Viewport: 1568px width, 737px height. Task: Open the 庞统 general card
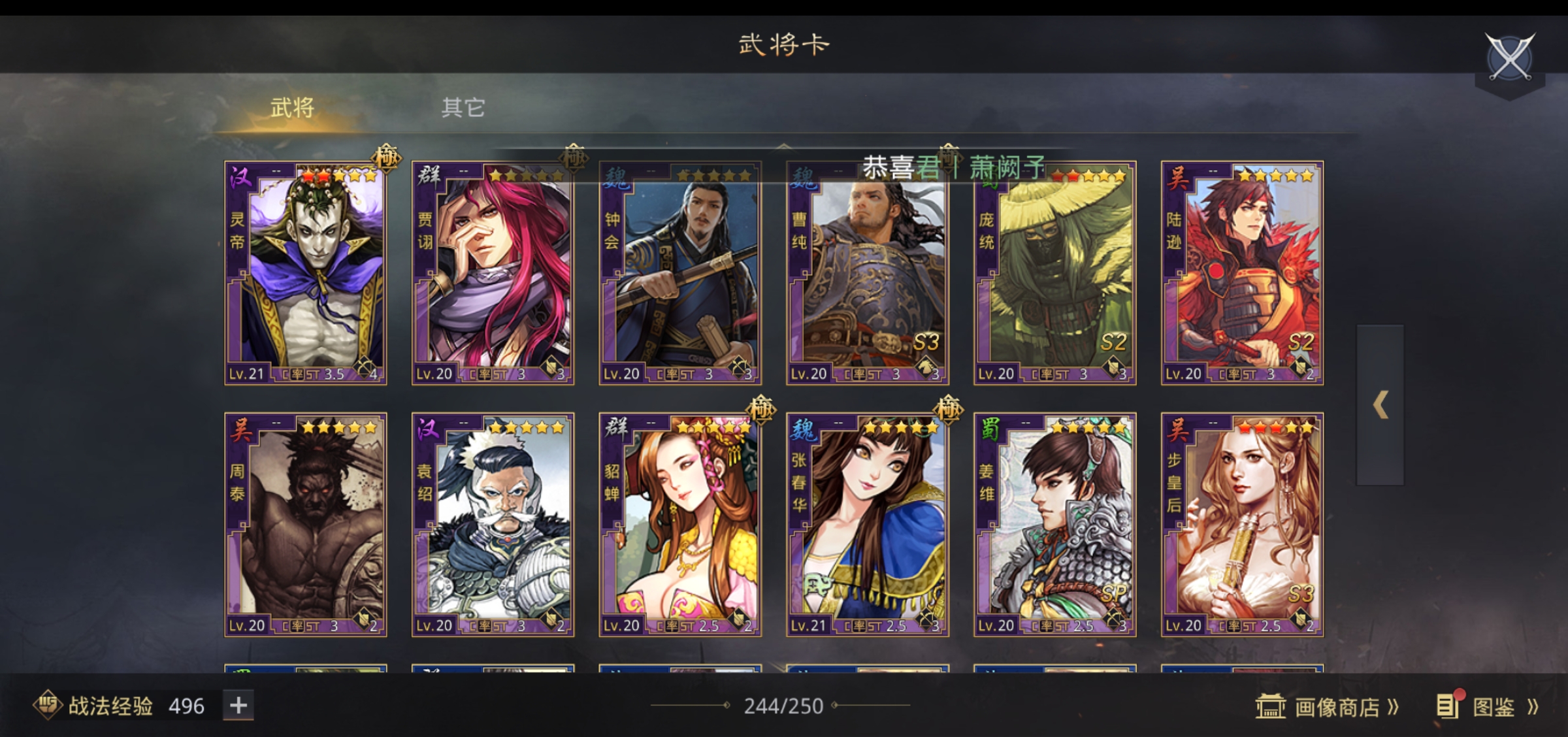pos(1054,273)
